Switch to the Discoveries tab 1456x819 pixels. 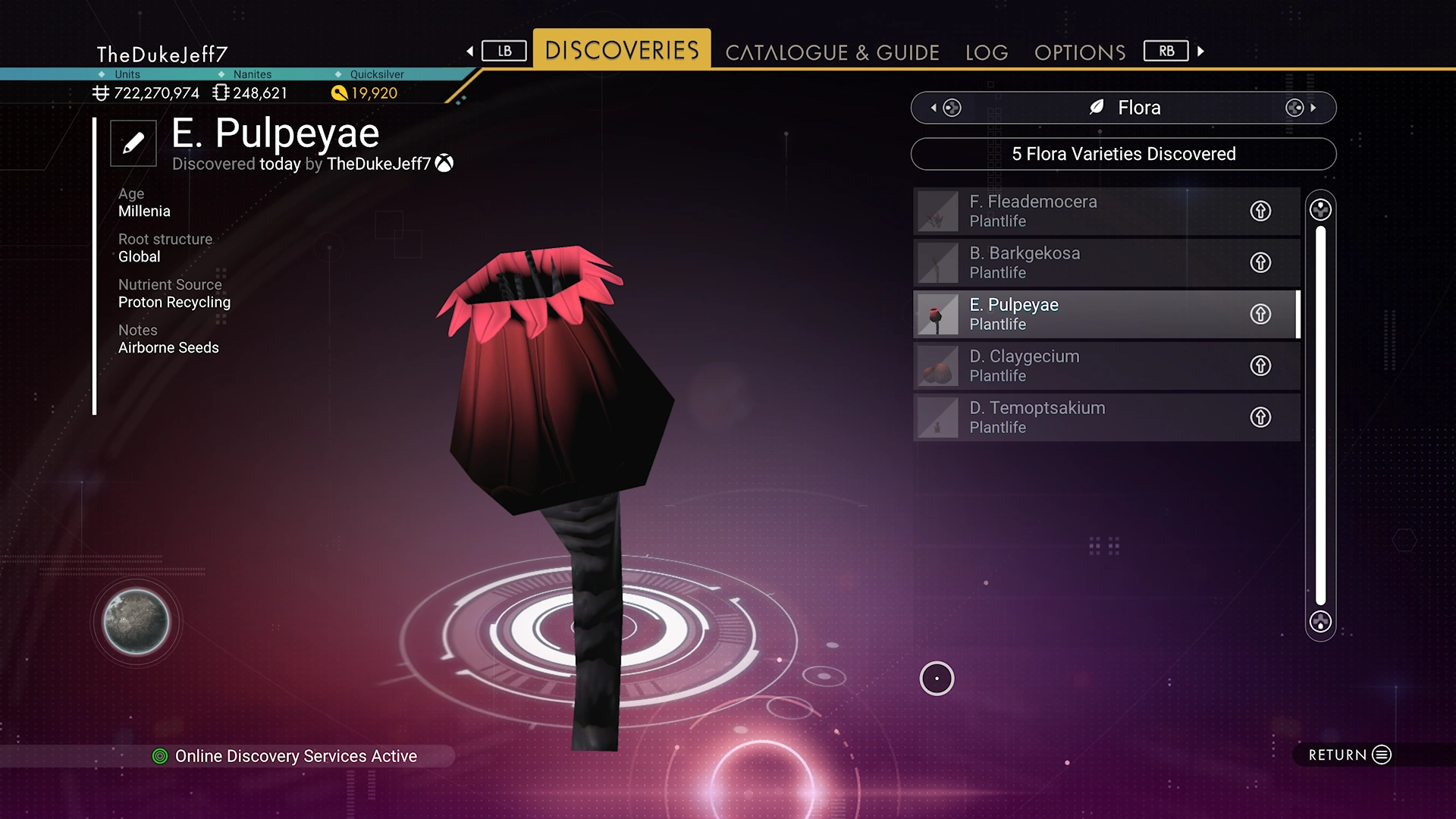622,50
